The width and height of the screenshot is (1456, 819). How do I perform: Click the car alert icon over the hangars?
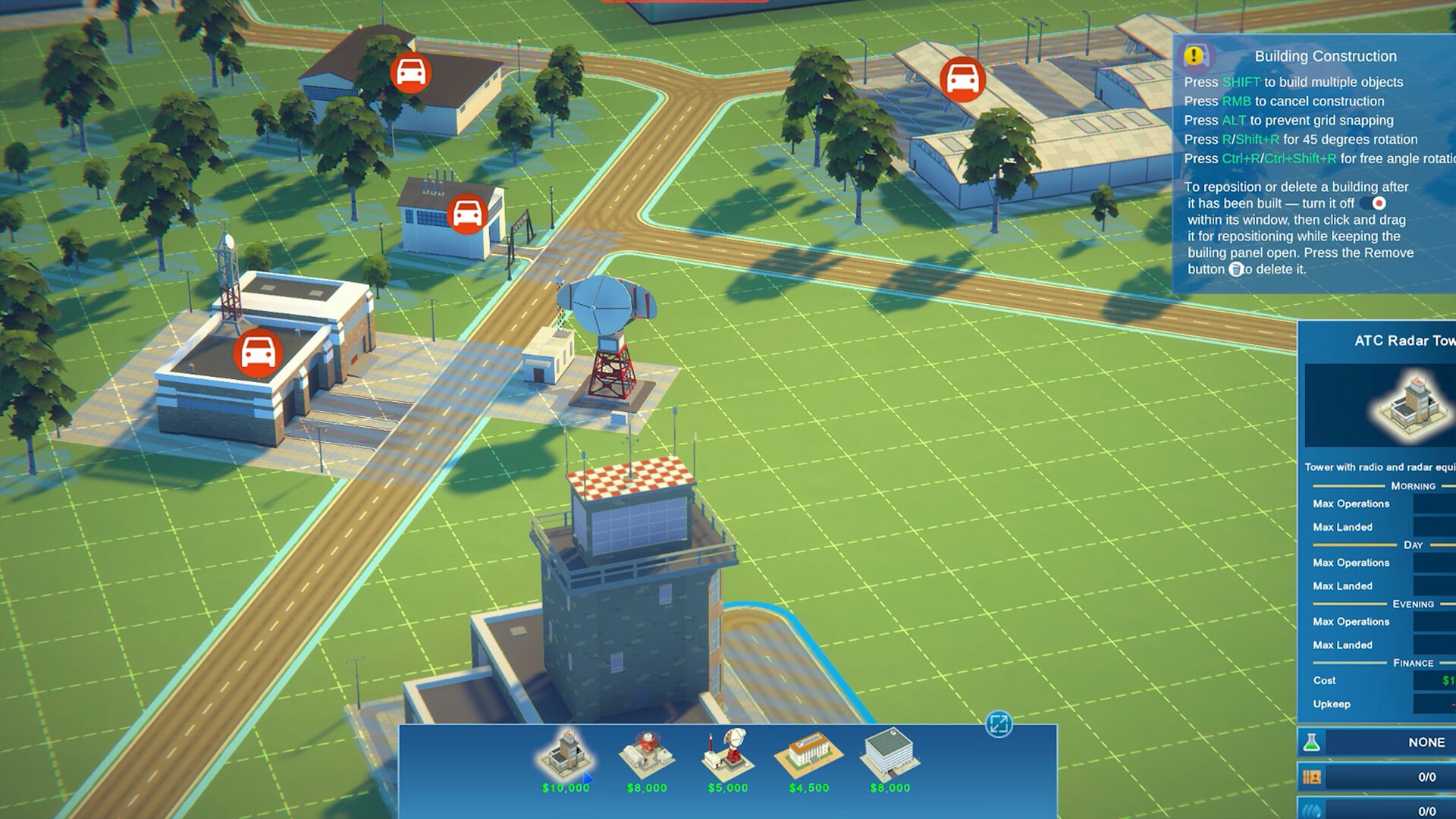[962, 78]
